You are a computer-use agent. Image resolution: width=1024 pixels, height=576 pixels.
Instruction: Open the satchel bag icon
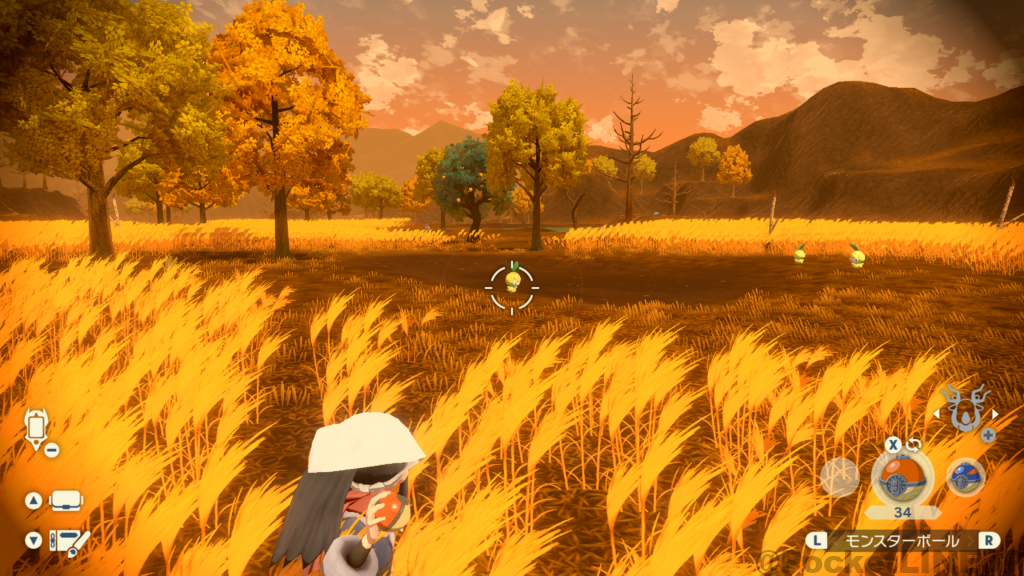(66, 501)
